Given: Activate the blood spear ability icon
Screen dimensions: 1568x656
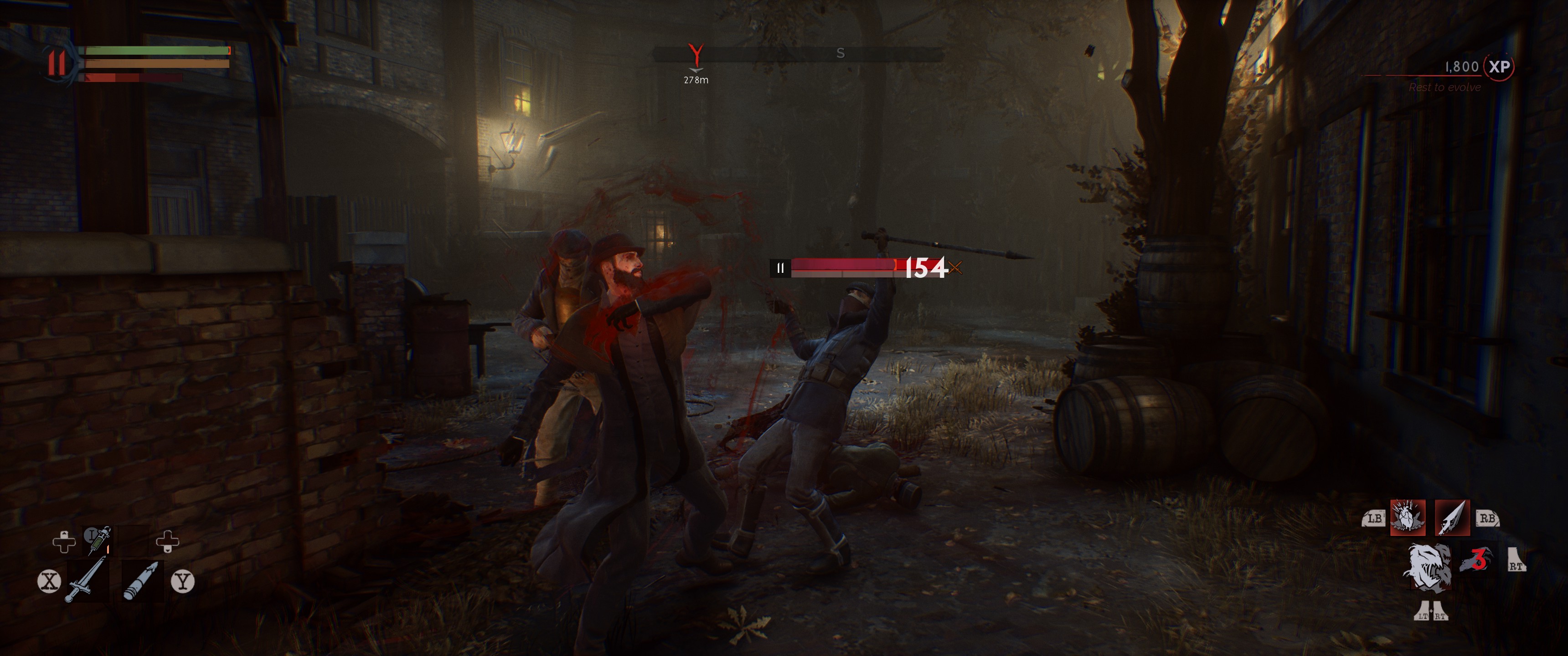Looking at the screenshot, I should (1452, 518).
